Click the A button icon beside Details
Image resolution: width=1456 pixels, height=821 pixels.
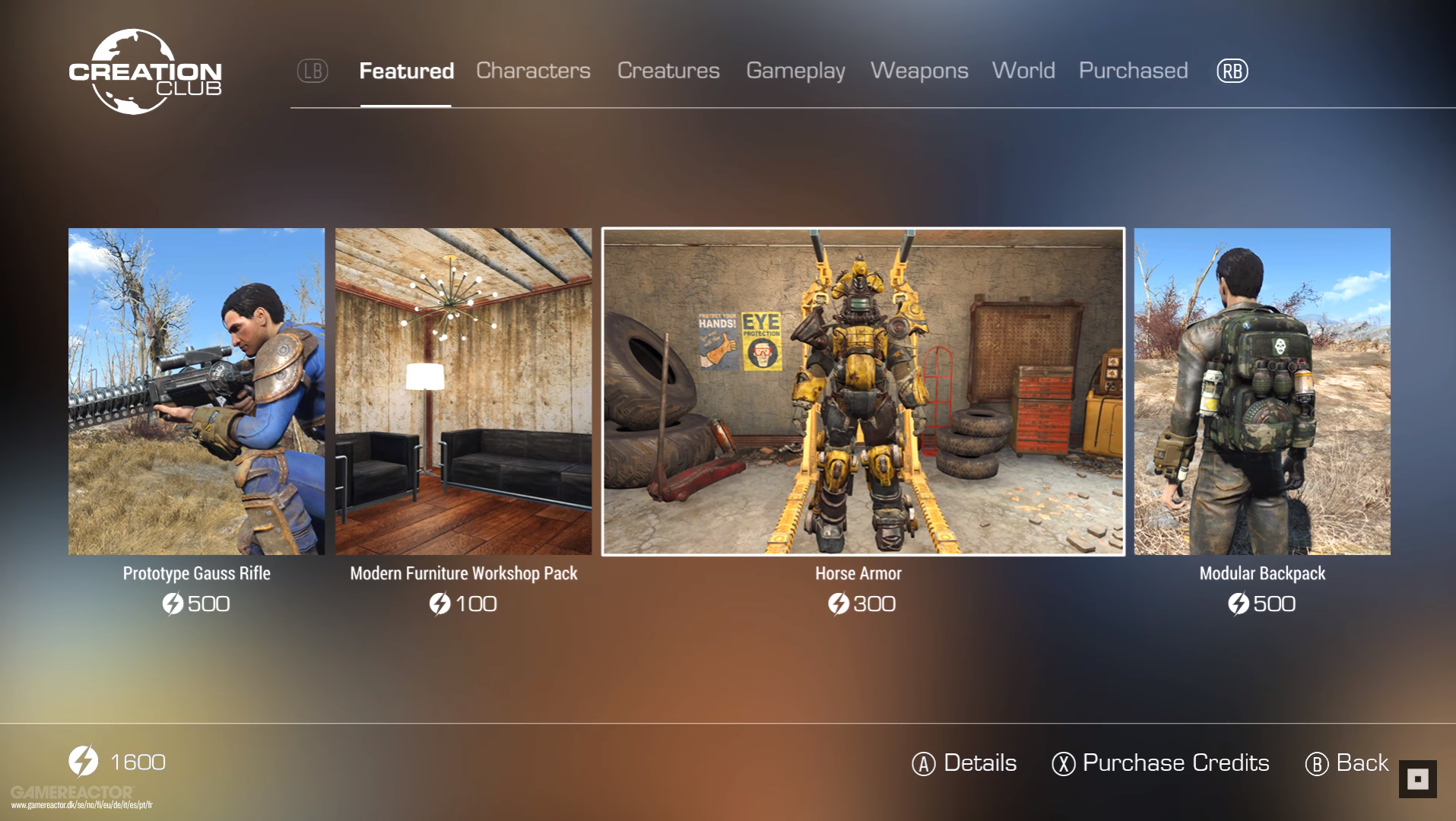[x=924, y=763]
